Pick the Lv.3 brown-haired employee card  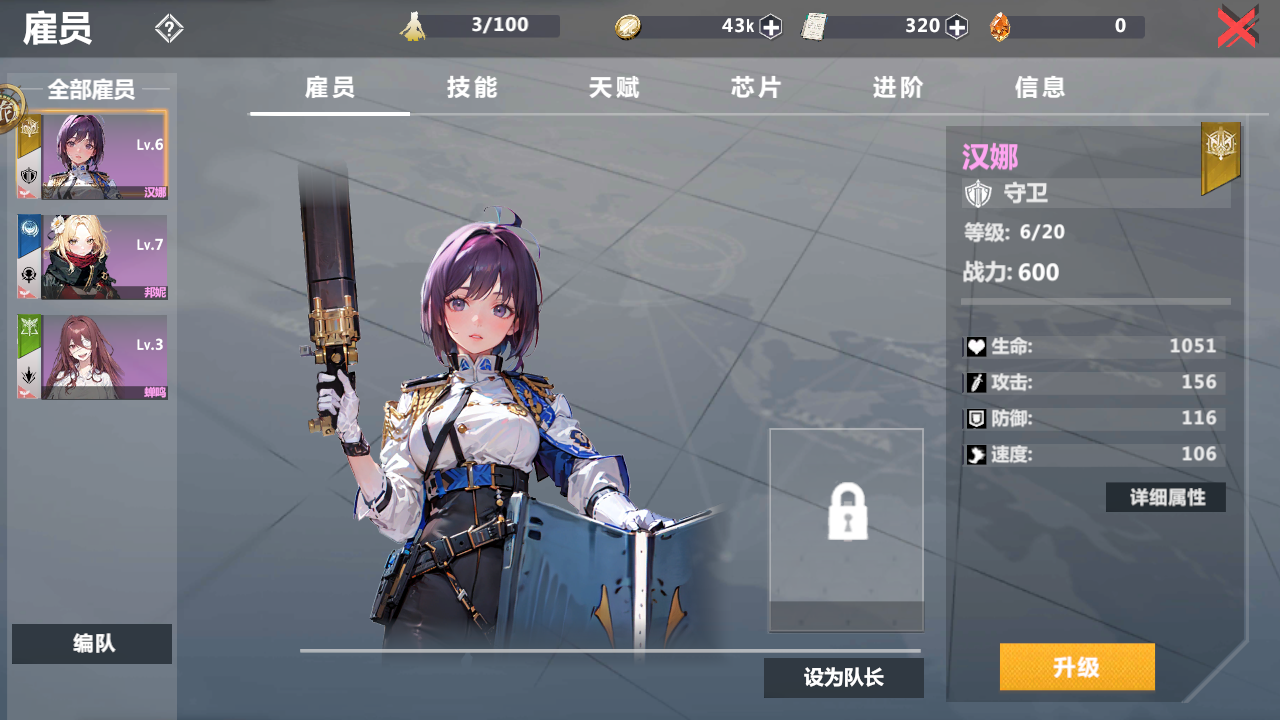pyautogui.click(x=93, y=357)
